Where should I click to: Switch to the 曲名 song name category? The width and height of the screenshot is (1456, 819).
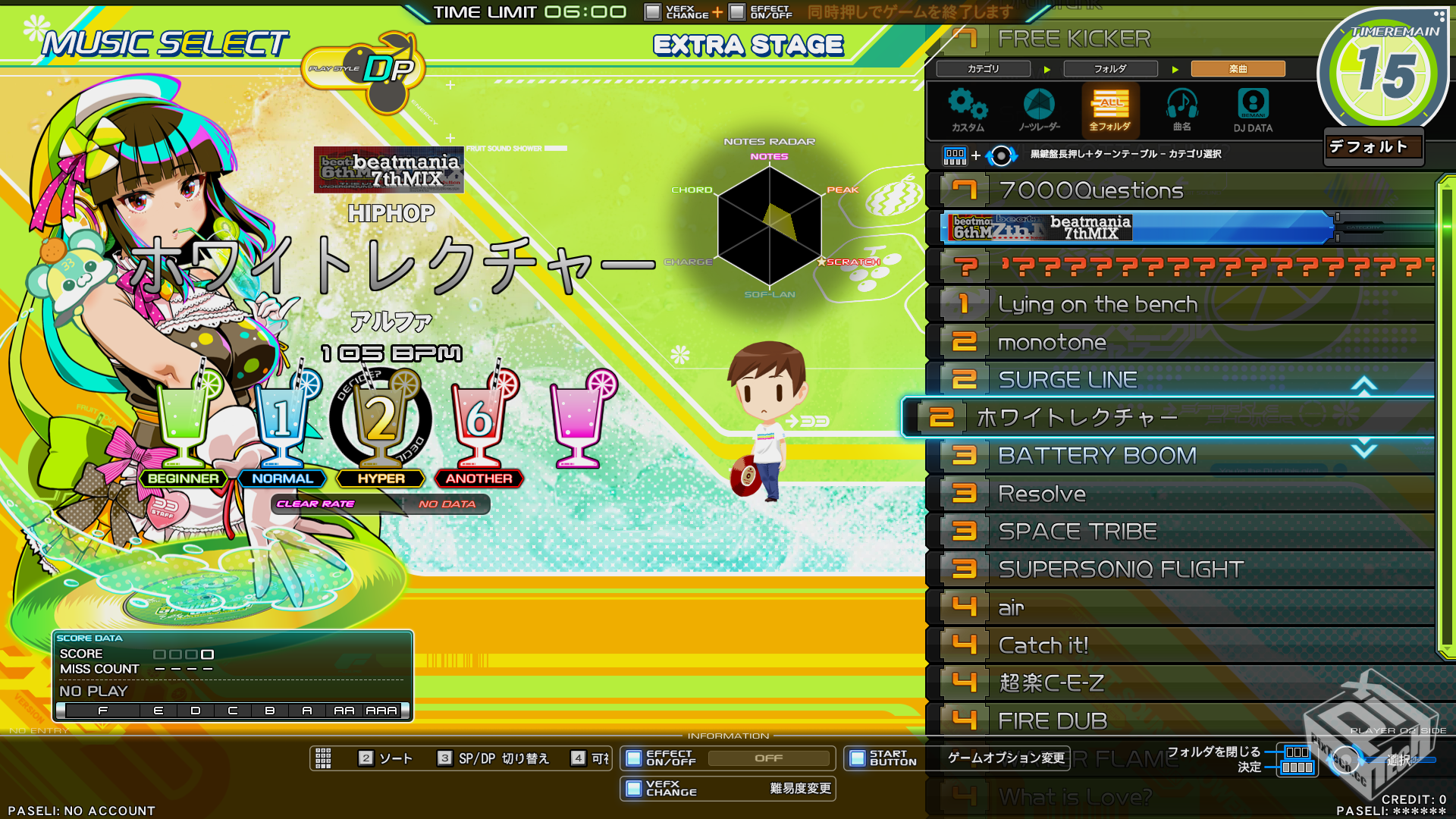(1181, 111)
